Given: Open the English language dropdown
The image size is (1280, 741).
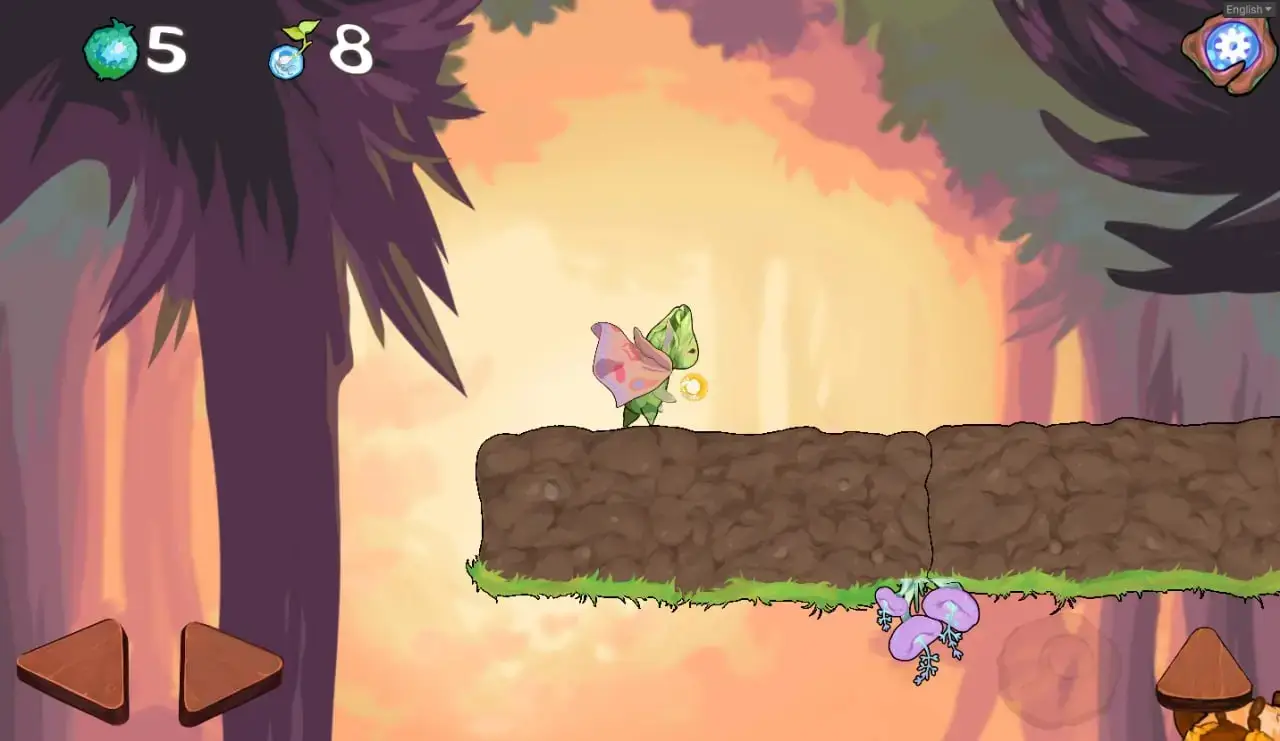Looking at the screenshot, I should click(1249, 9).
